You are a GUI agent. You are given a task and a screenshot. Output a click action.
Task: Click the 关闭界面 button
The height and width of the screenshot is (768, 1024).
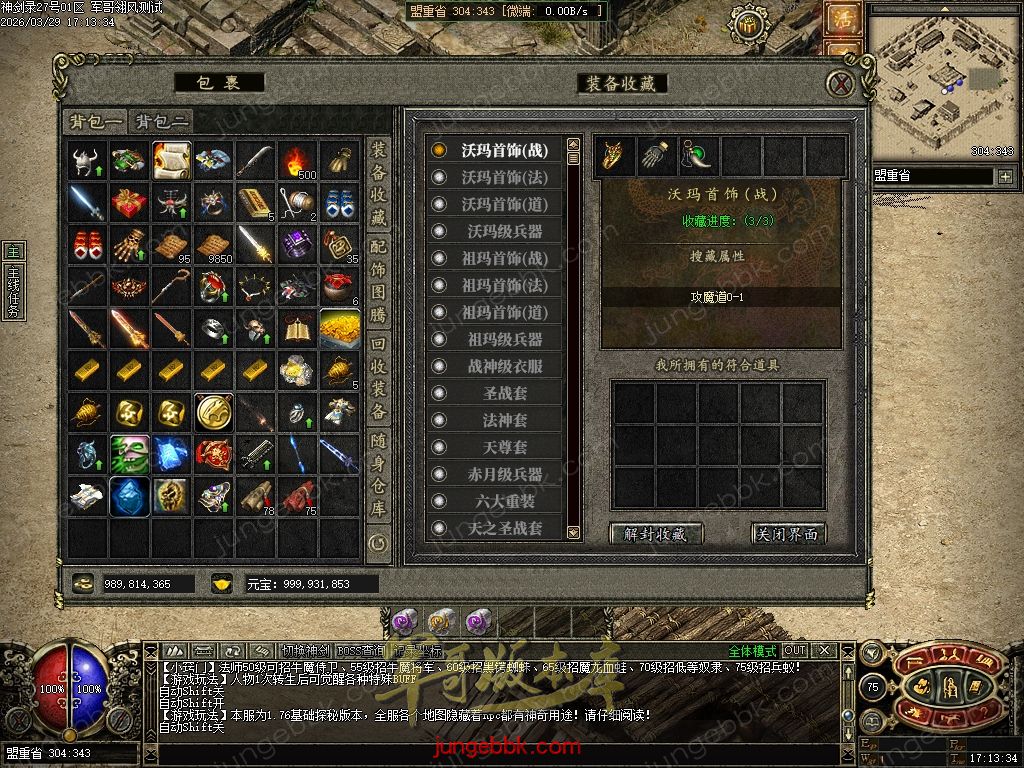point(789,534)
